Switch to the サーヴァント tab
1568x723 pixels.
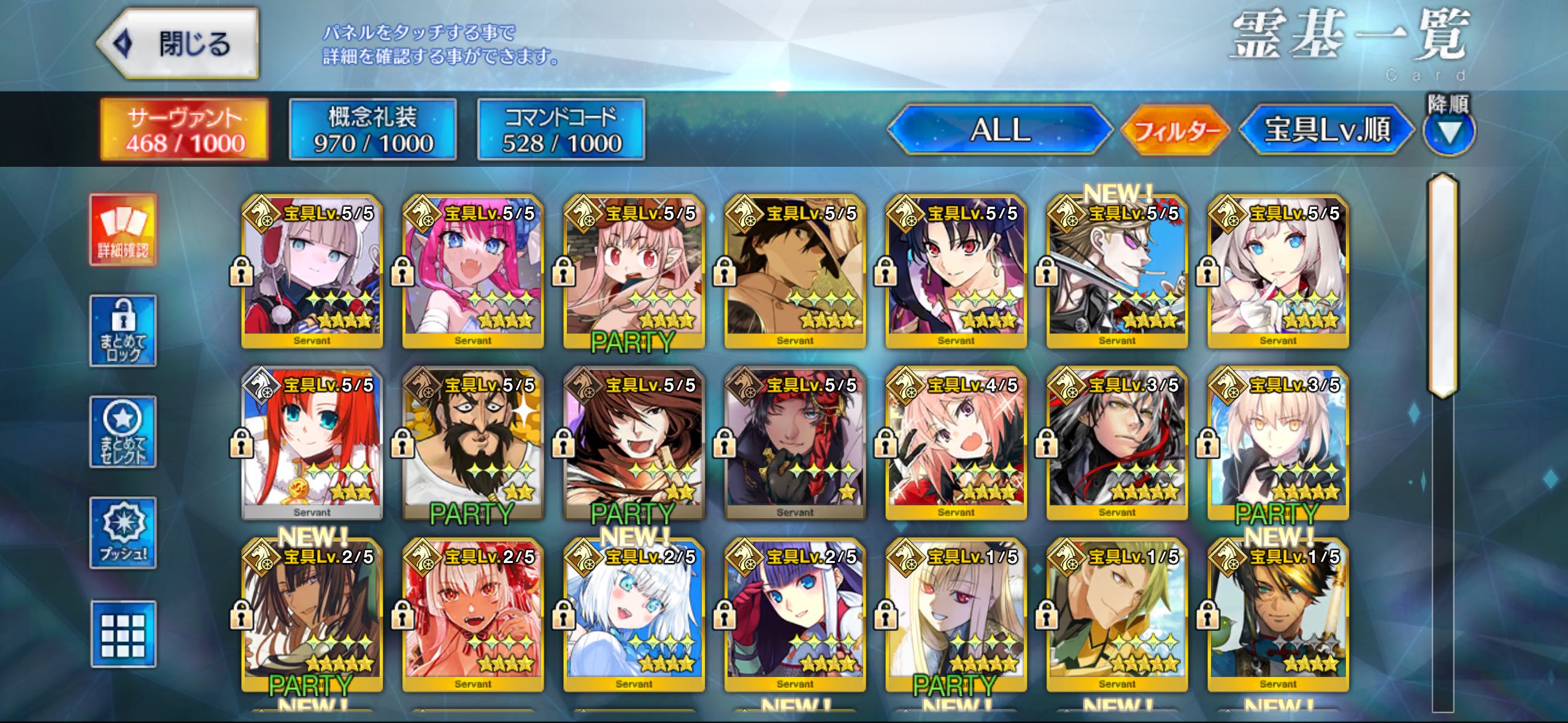click(185, 130)
